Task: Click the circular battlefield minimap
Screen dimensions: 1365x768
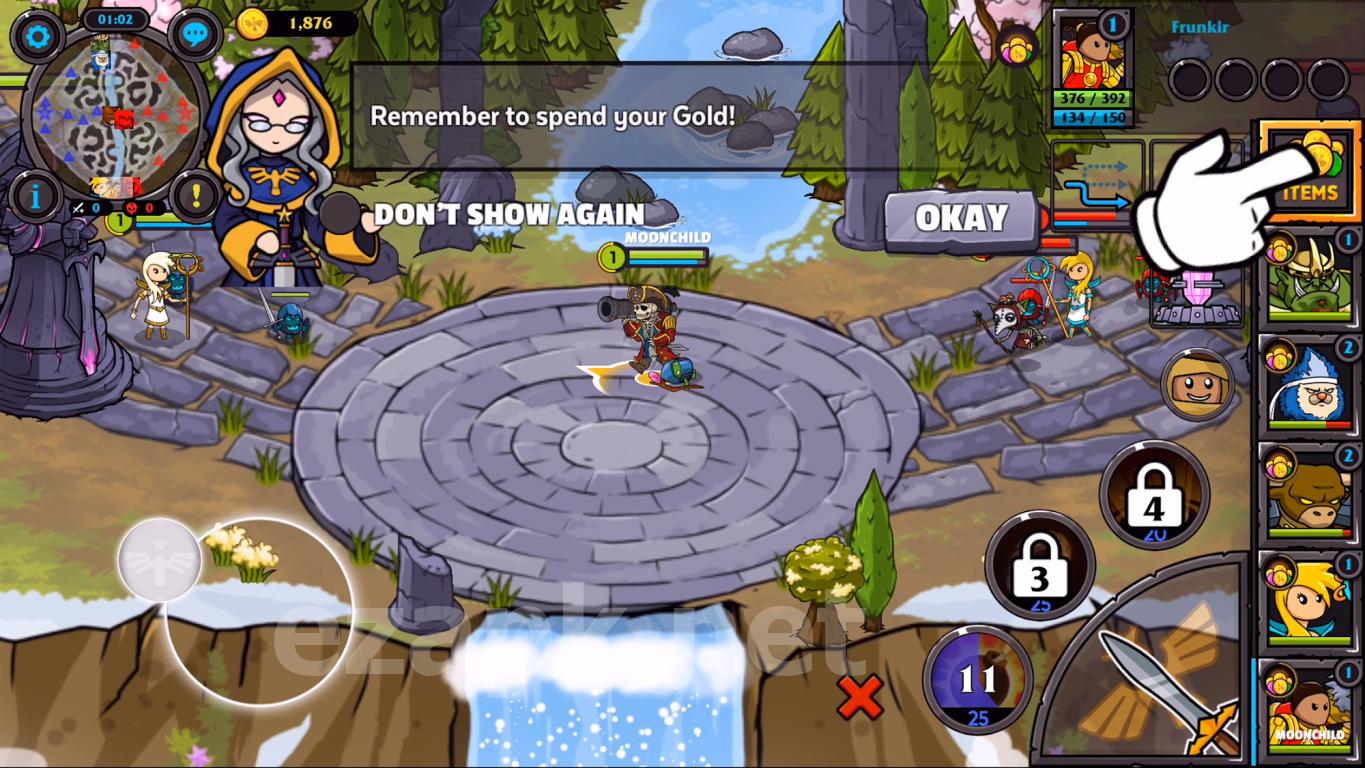Action: click(114, 116)
